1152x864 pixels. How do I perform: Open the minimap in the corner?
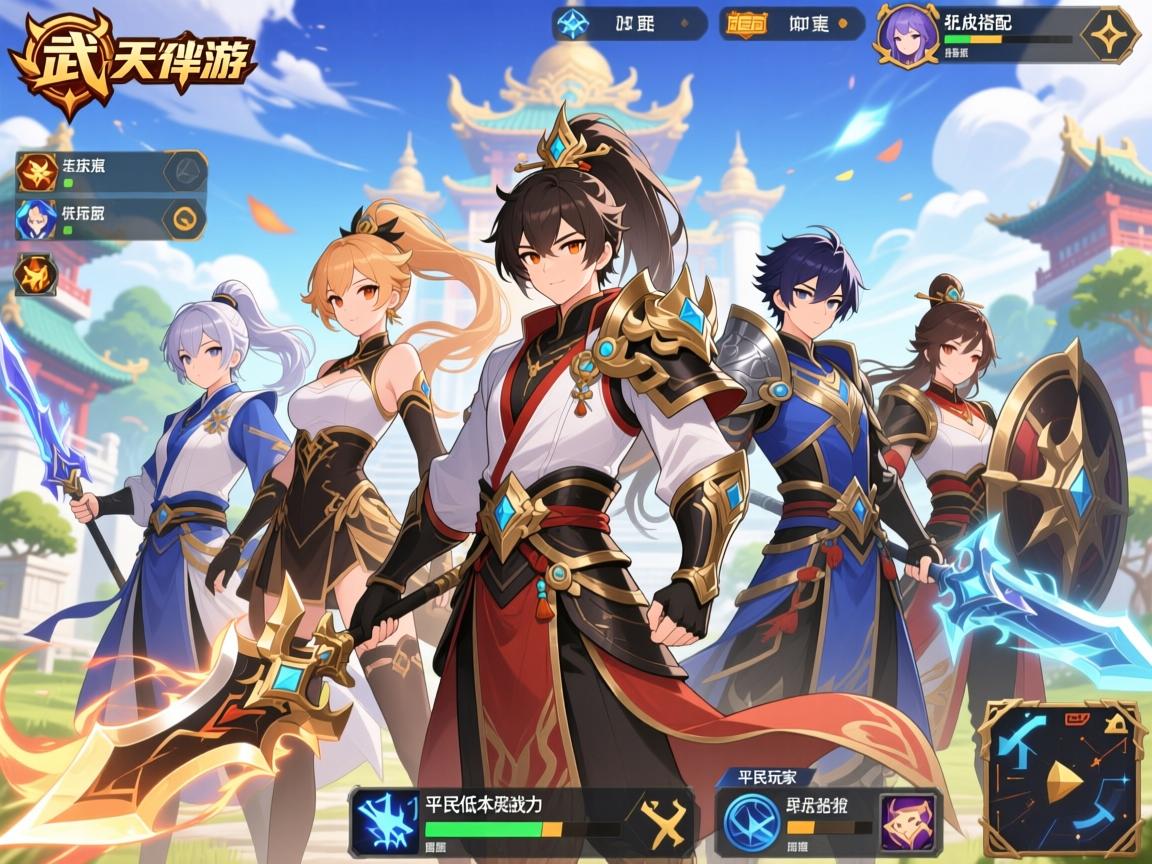[x=1060, y=778]
